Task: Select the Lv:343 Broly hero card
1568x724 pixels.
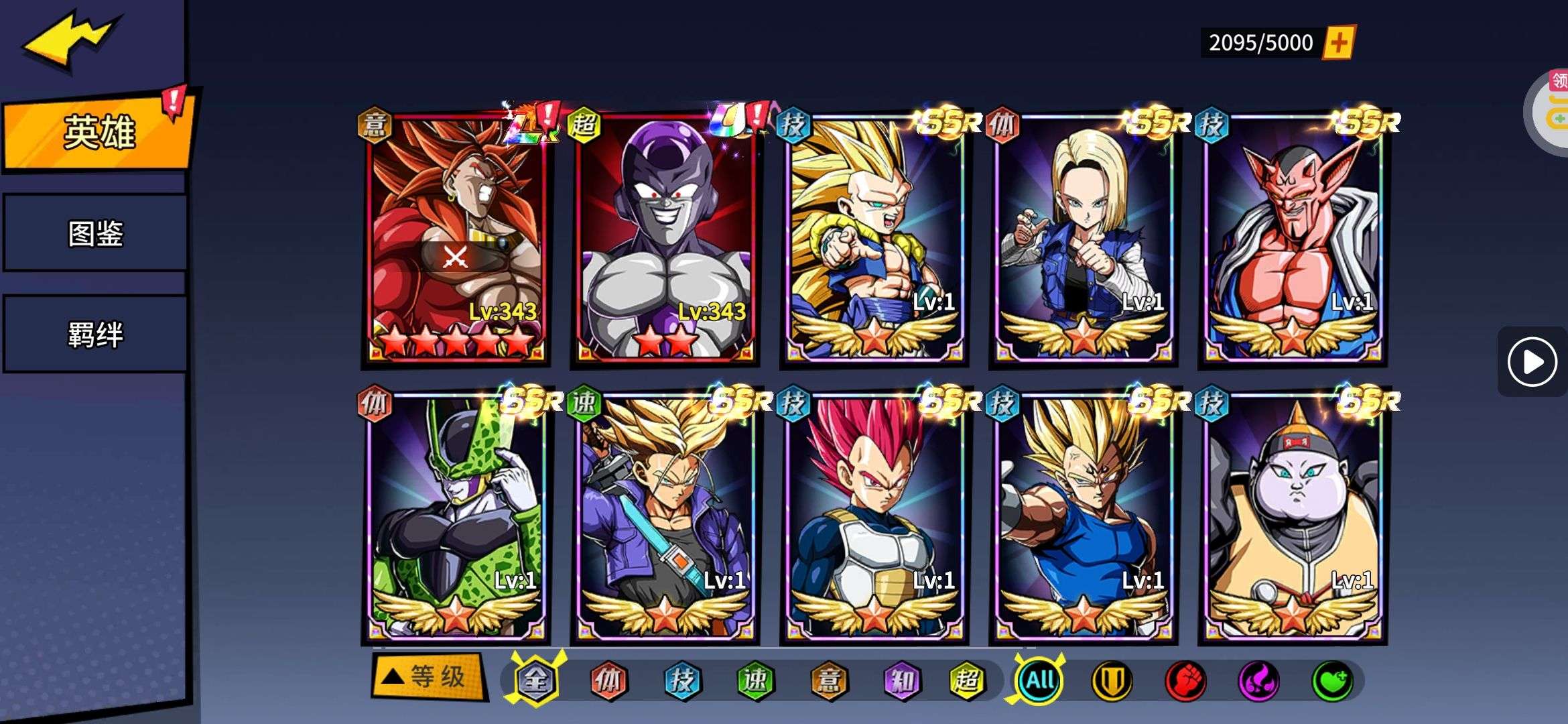Action: (456, 238)
